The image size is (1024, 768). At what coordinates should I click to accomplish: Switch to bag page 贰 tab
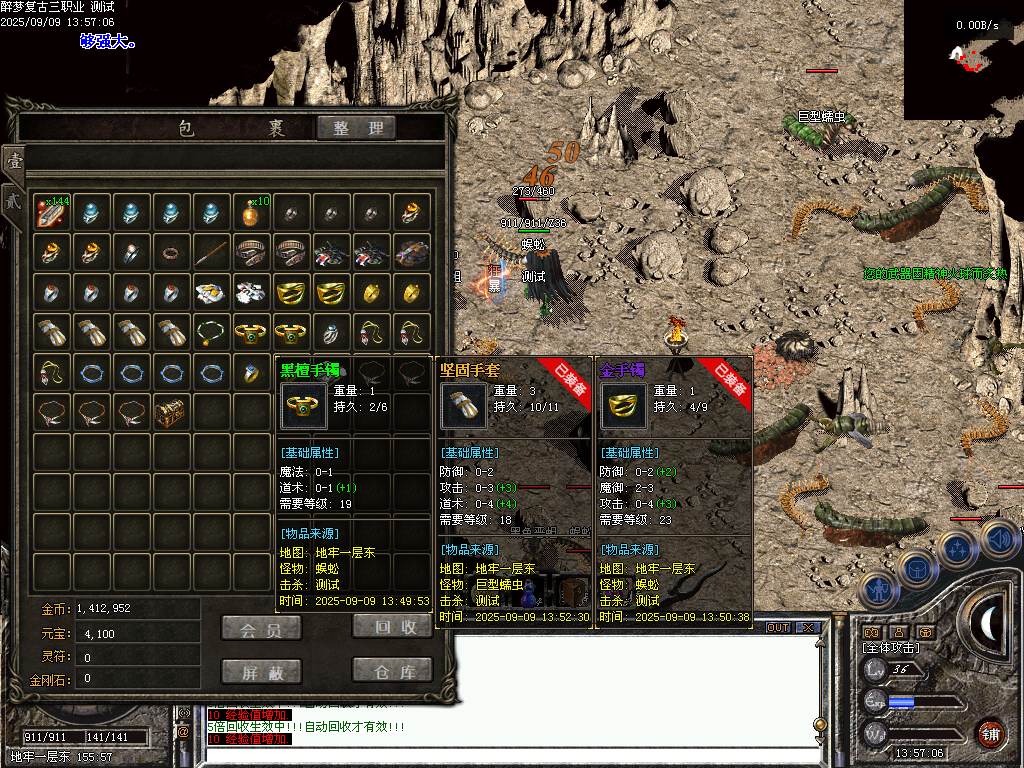(14, 197)
